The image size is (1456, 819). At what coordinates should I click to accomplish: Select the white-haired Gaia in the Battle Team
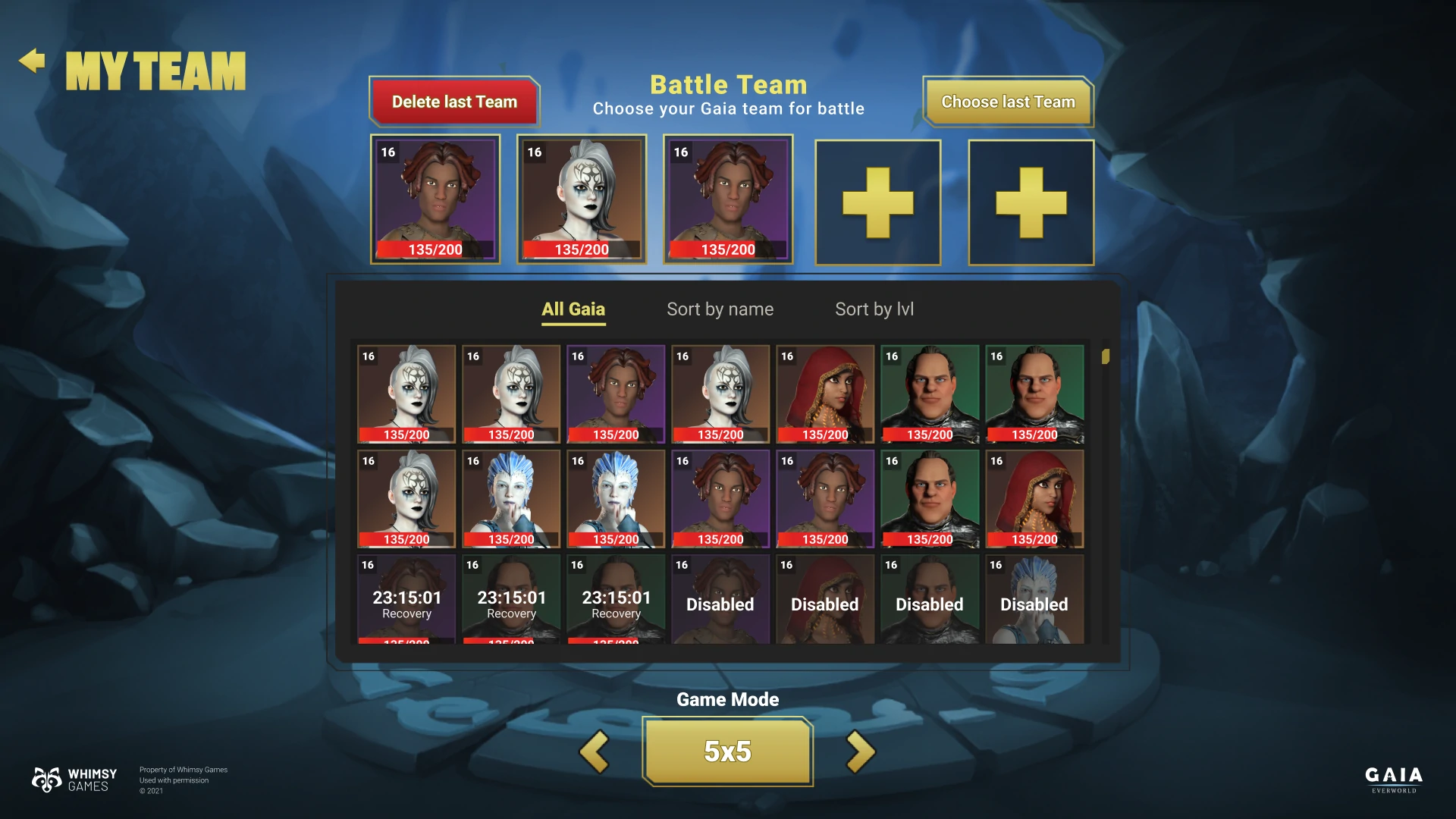582,199
